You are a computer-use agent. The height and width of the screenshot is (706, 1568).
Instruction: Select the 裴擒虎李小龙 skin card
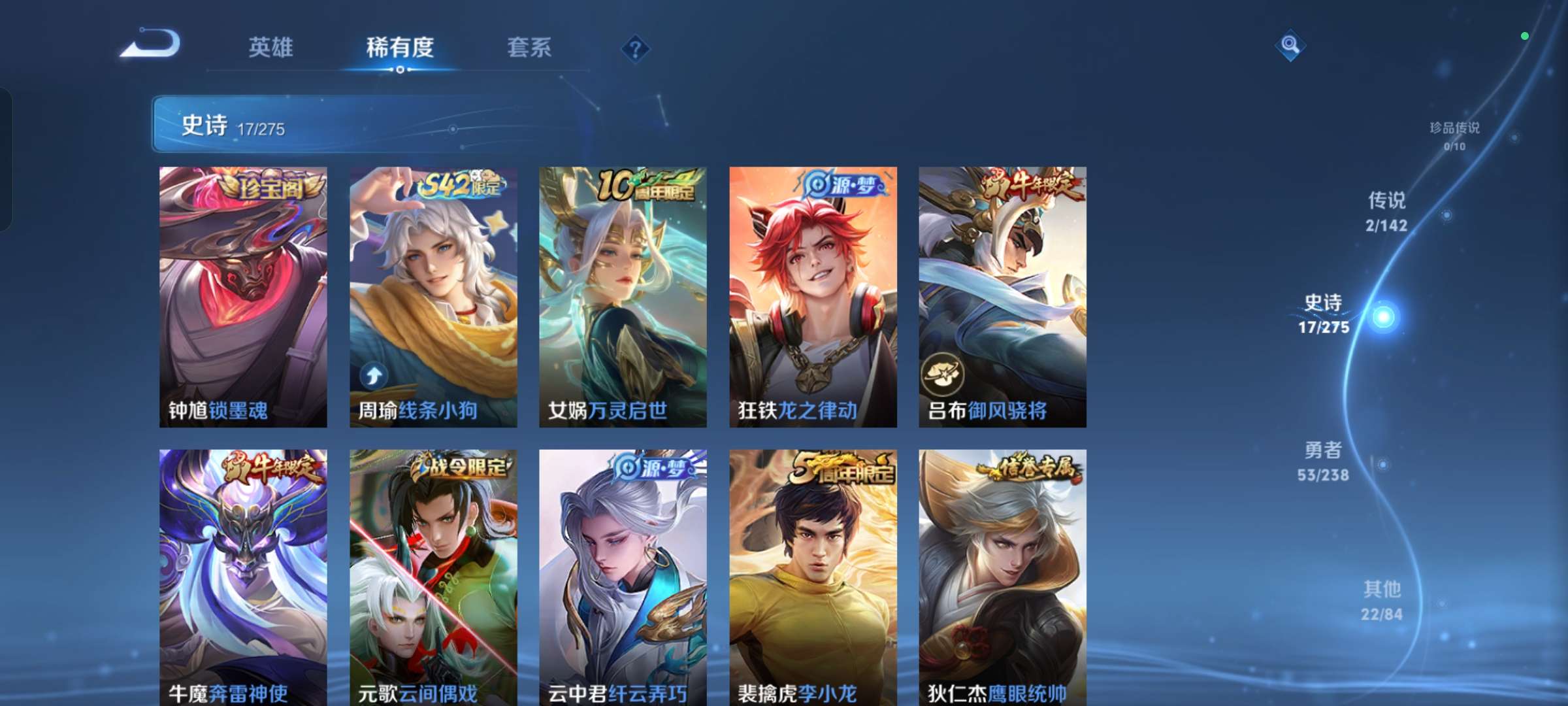(812, 575)
